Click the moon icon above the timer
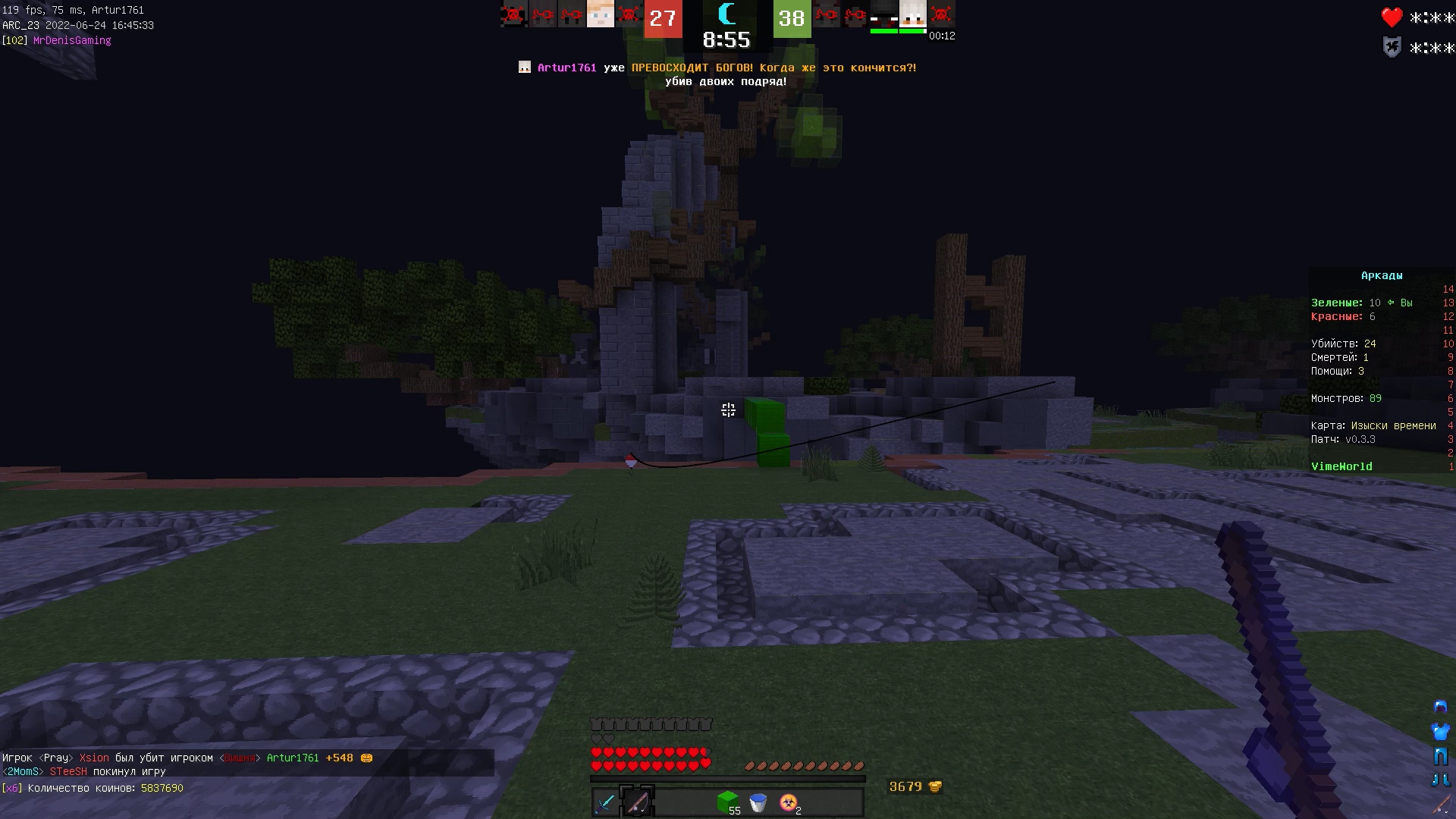 [726, 14]
